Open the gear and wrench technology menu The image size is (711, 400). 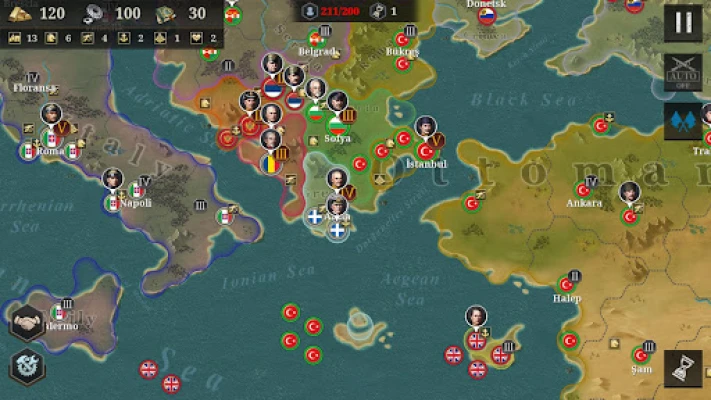27,366
